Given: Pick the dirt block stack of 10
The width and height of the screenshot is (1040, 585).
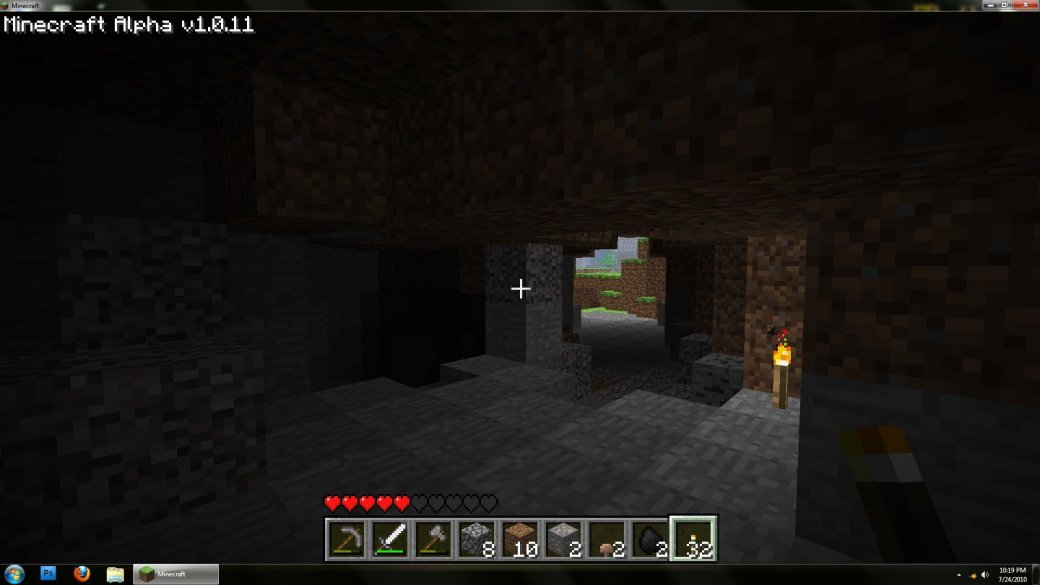Looking at the screenshot, I should [520, 539].
